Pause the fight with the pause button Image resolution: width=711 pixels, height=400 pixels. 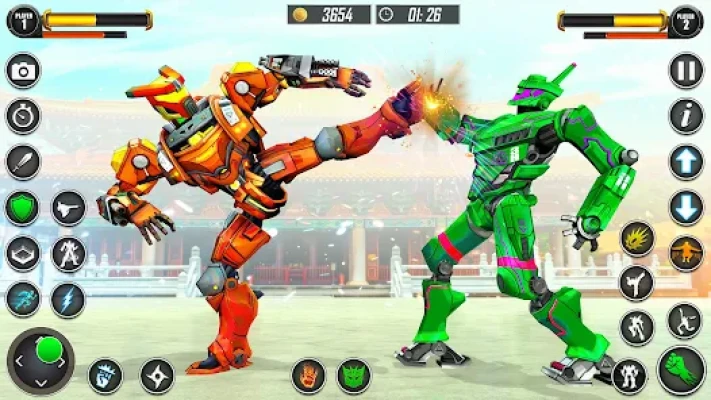click(685, 71)
